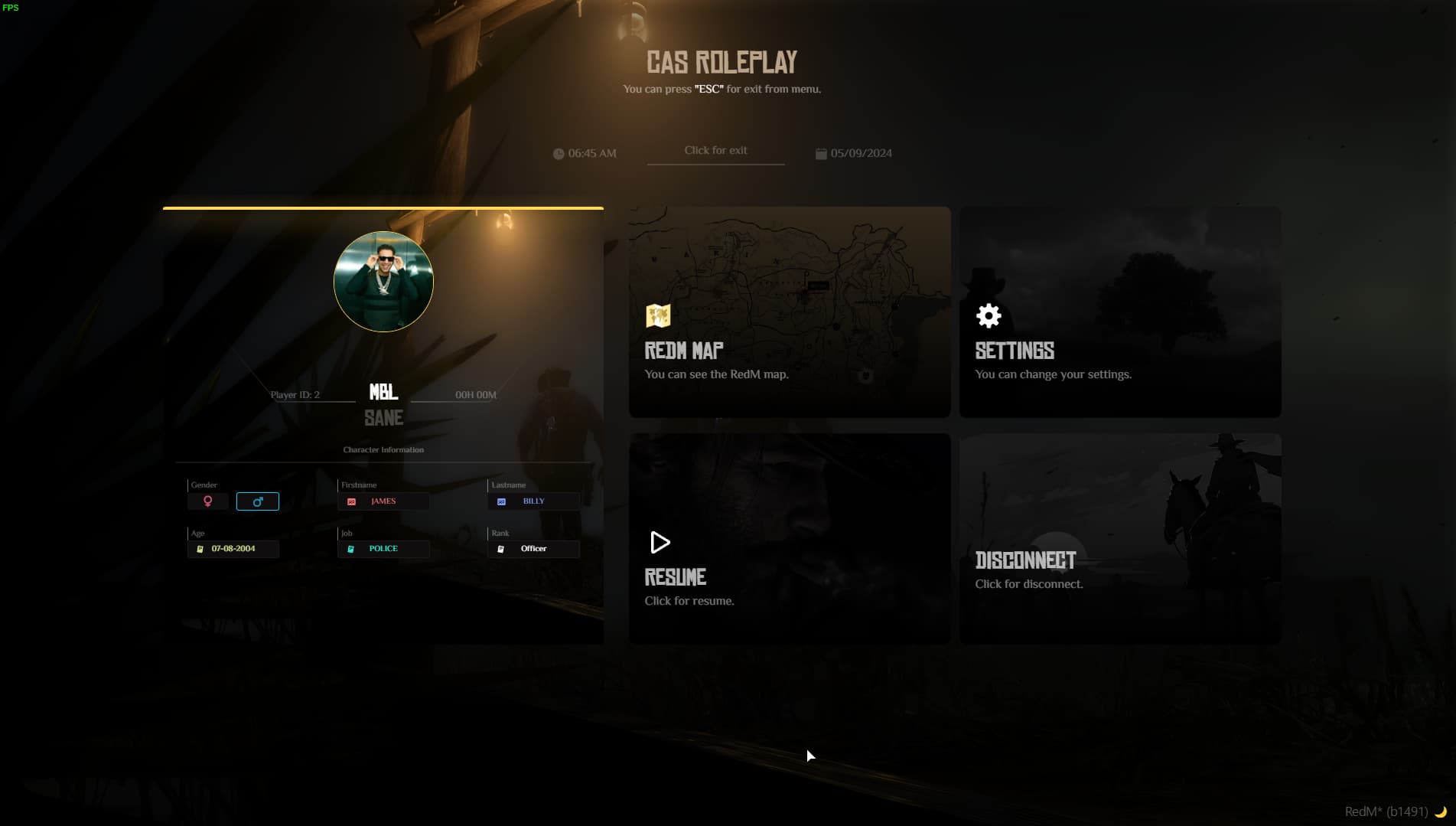Click the clock icon beside 06:45 AM
The image size is (1456, 826).
tap(558, 153)
